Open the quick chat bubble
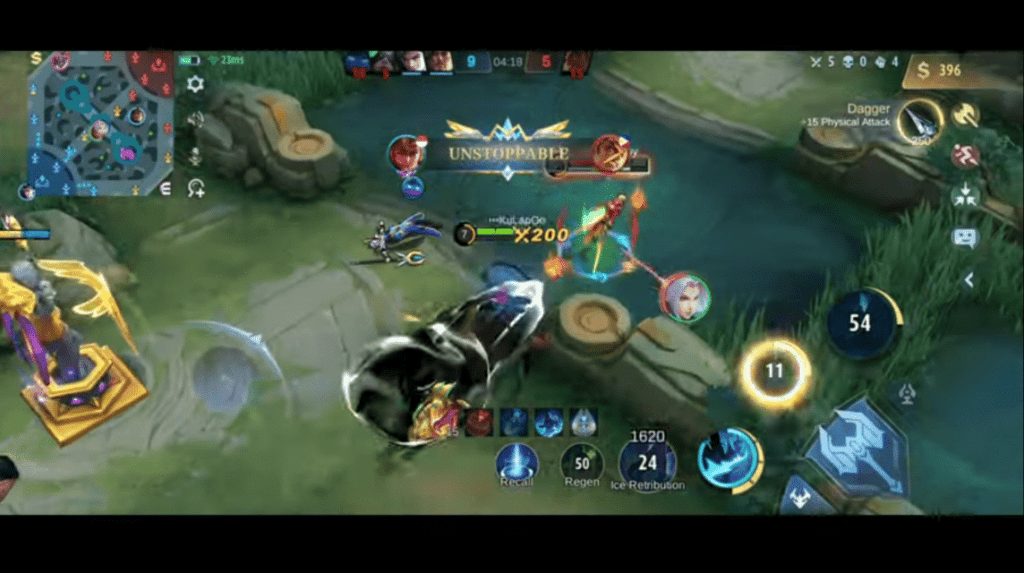The image size is (1024, 573). (965, 238)
